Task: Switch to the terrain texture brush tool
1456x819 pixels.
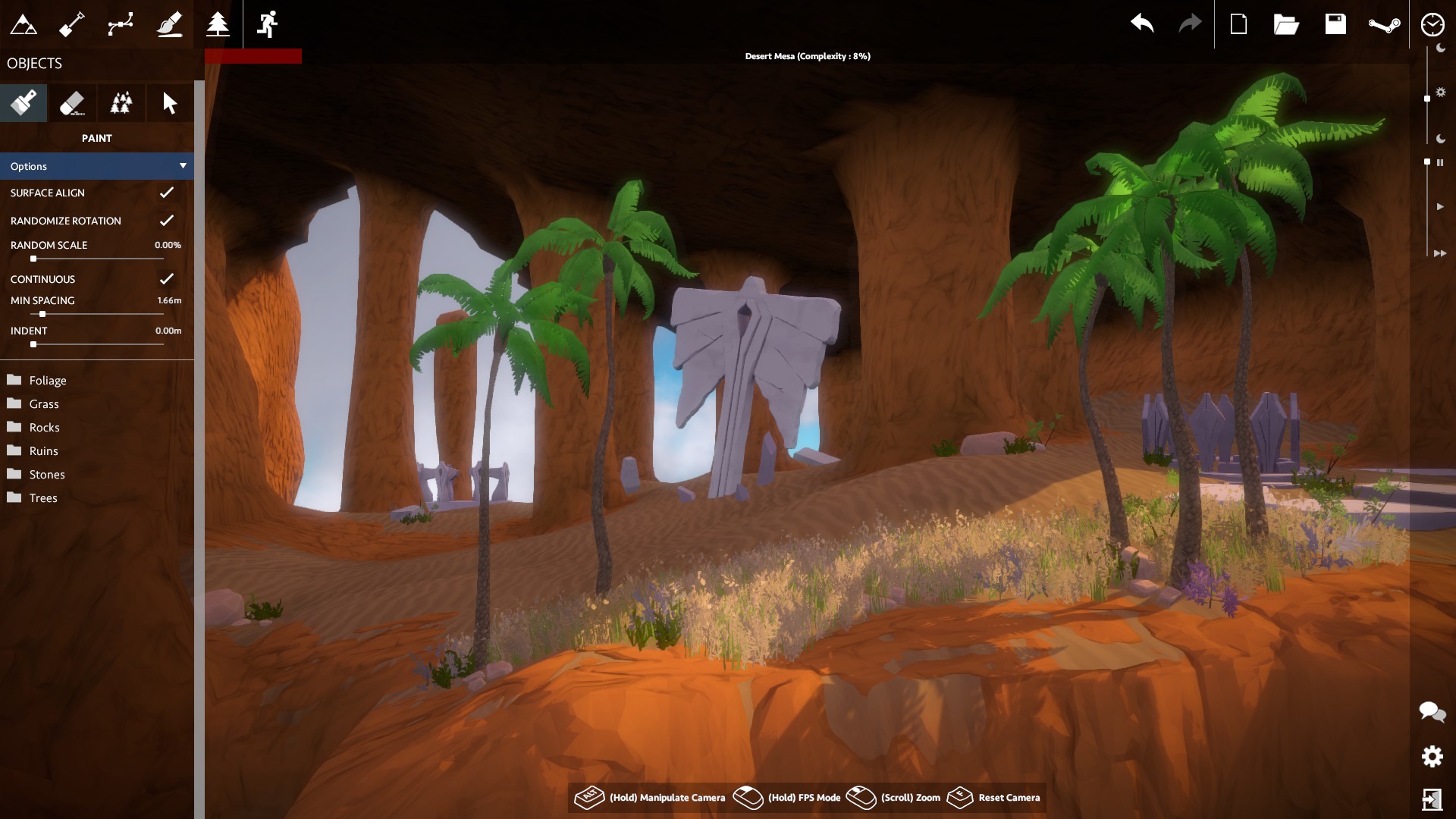Action: coord(170,24)
